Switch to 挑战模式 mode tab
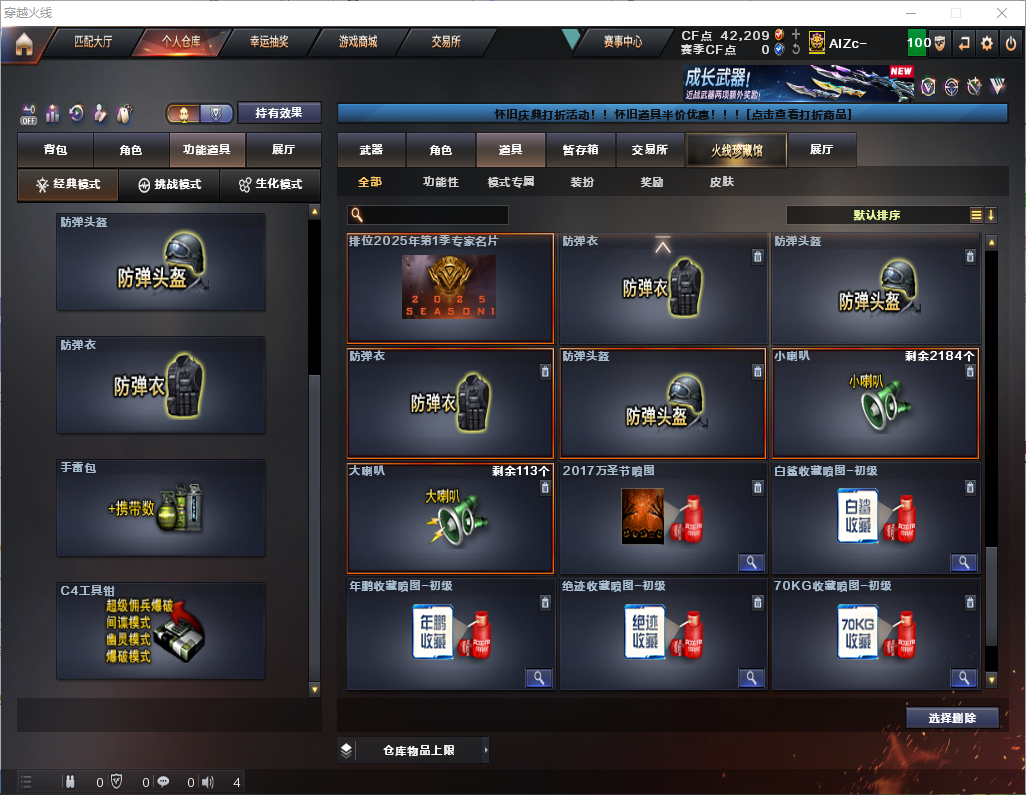This screenshot has height=795, width=1026. pos(170,185)
